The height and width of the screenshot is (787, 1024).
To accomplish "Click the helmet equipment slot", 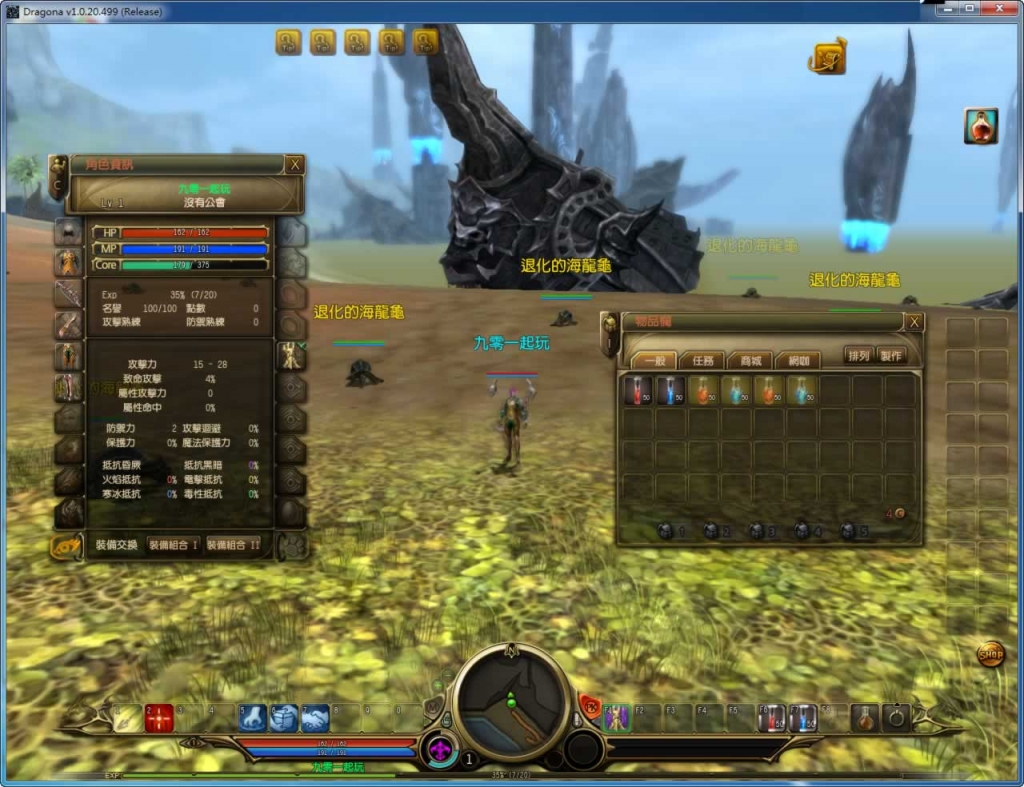I will (68, 232).
